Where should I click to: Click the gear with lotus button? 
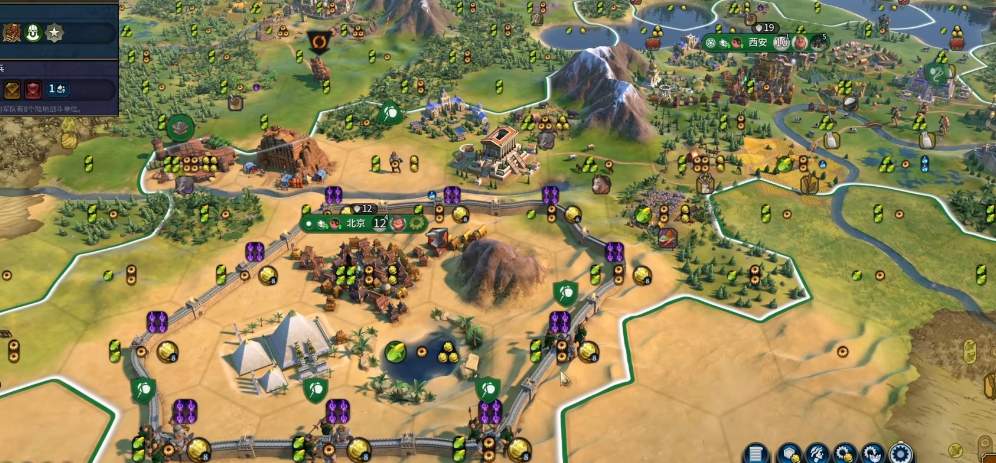coord(873,453)
